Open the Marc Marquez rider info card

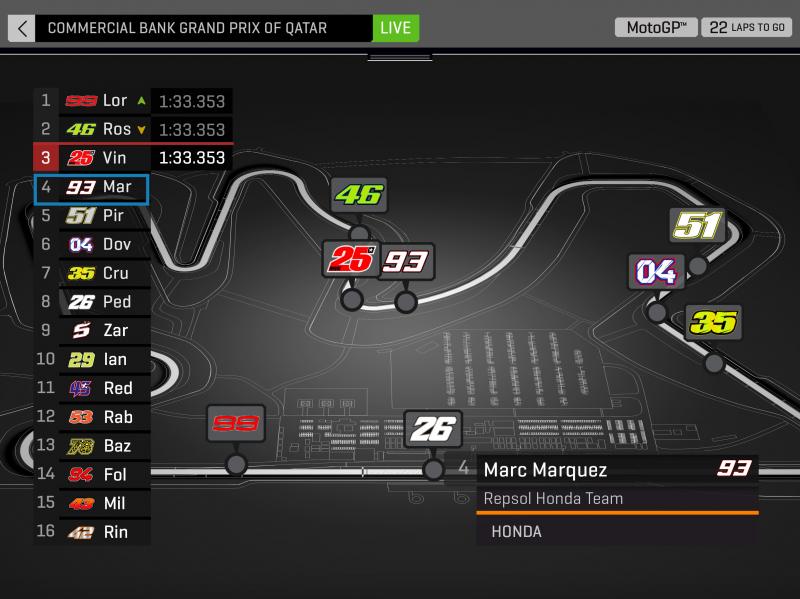click(616, 498)
